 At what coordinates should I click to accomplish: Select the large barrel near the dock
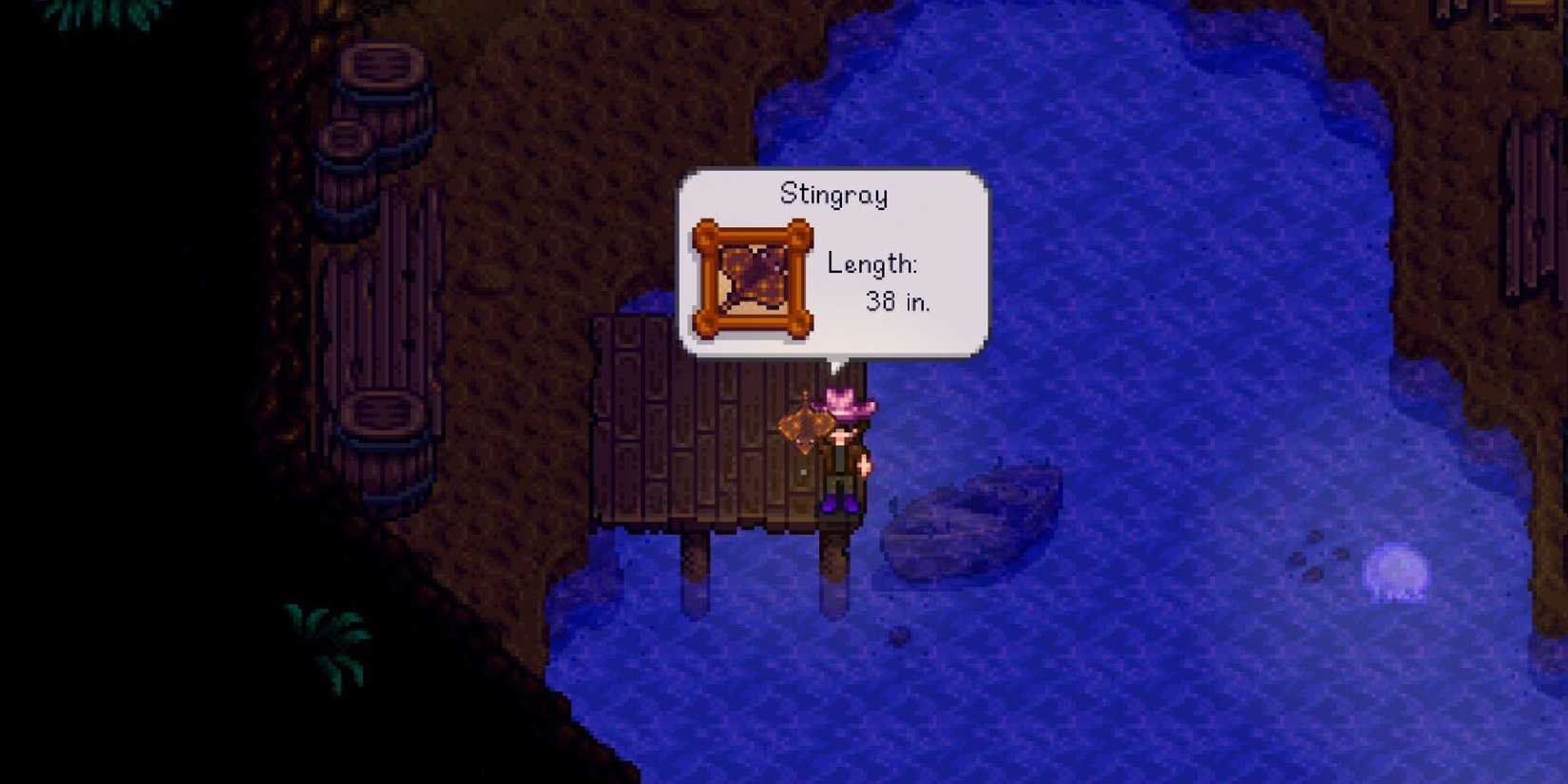click(x=383, y=418)
